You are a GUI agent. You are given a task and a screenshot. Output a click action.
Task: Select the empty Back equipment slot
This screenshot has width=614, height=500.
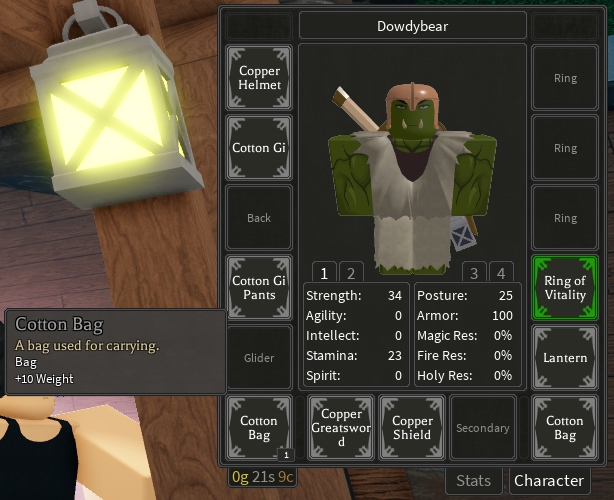pos(259,218)
